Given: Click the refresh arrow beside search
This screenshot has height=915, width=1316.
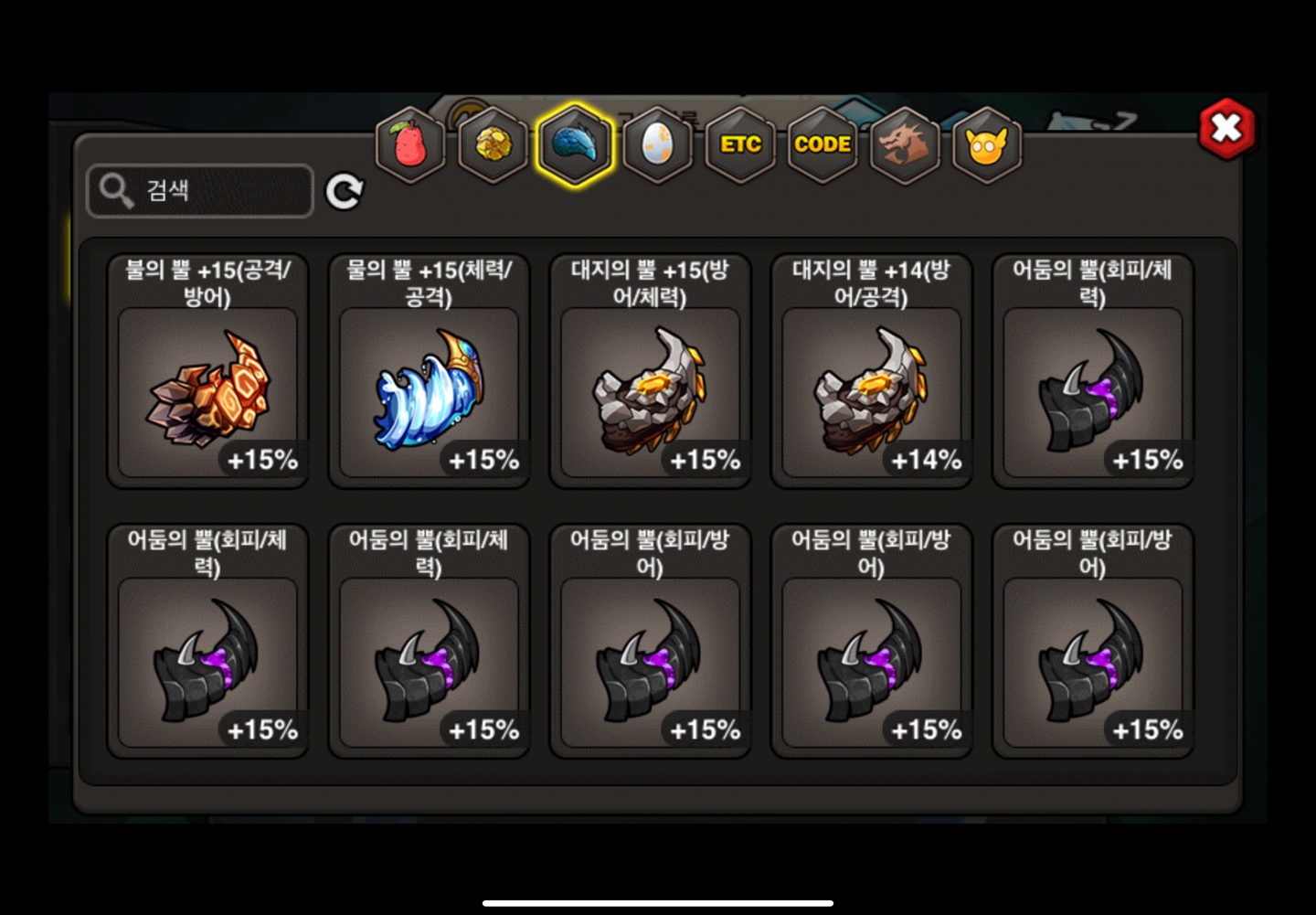Looking at the screenshot, I should [x=345, y=191].
